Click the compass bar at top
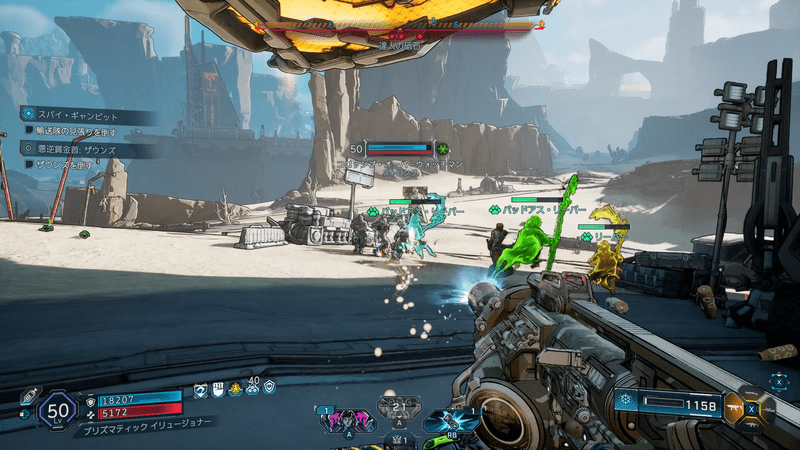Image resolution: width=800 pixels, height=450 pixels. pyautogui.click(x=402, y=25)
